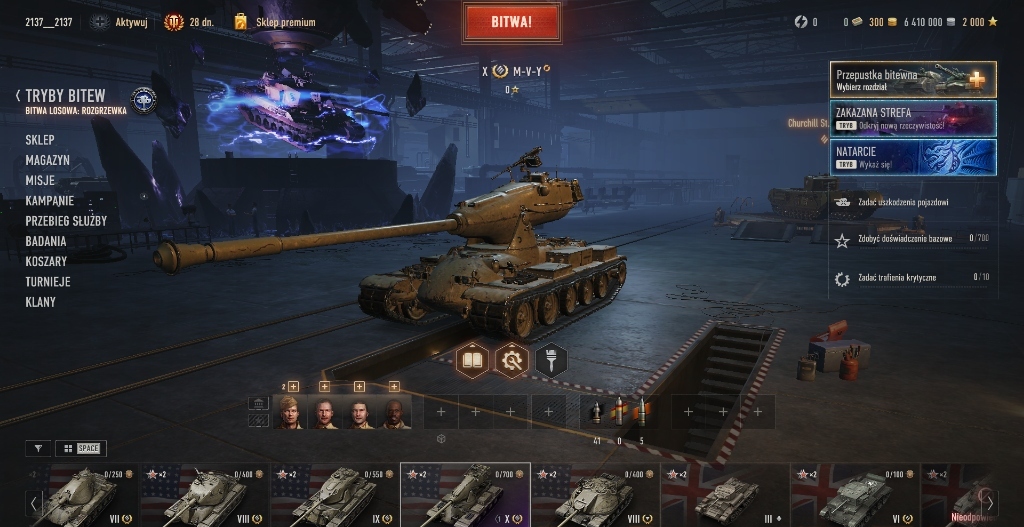Open Turnieje
Viewport: 1024px width, 527px height.
click(48, 282)
